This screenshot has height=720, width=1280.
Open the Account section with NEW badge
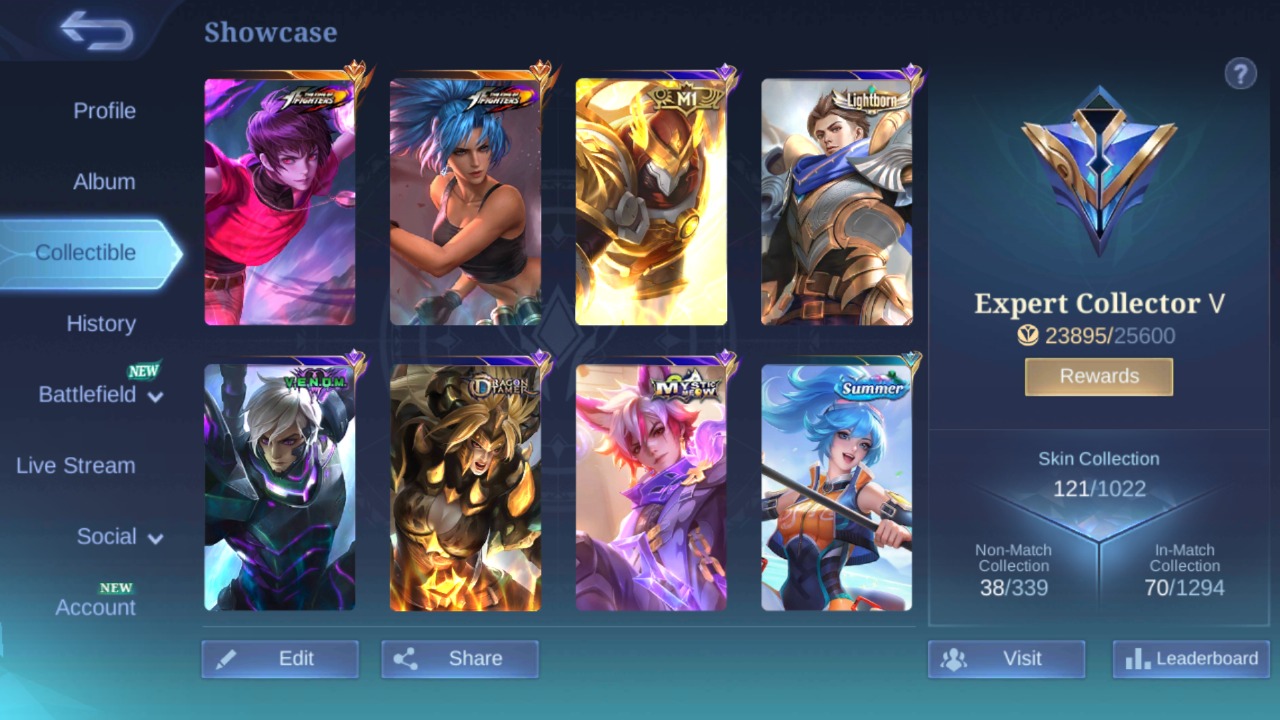[95, 607]
